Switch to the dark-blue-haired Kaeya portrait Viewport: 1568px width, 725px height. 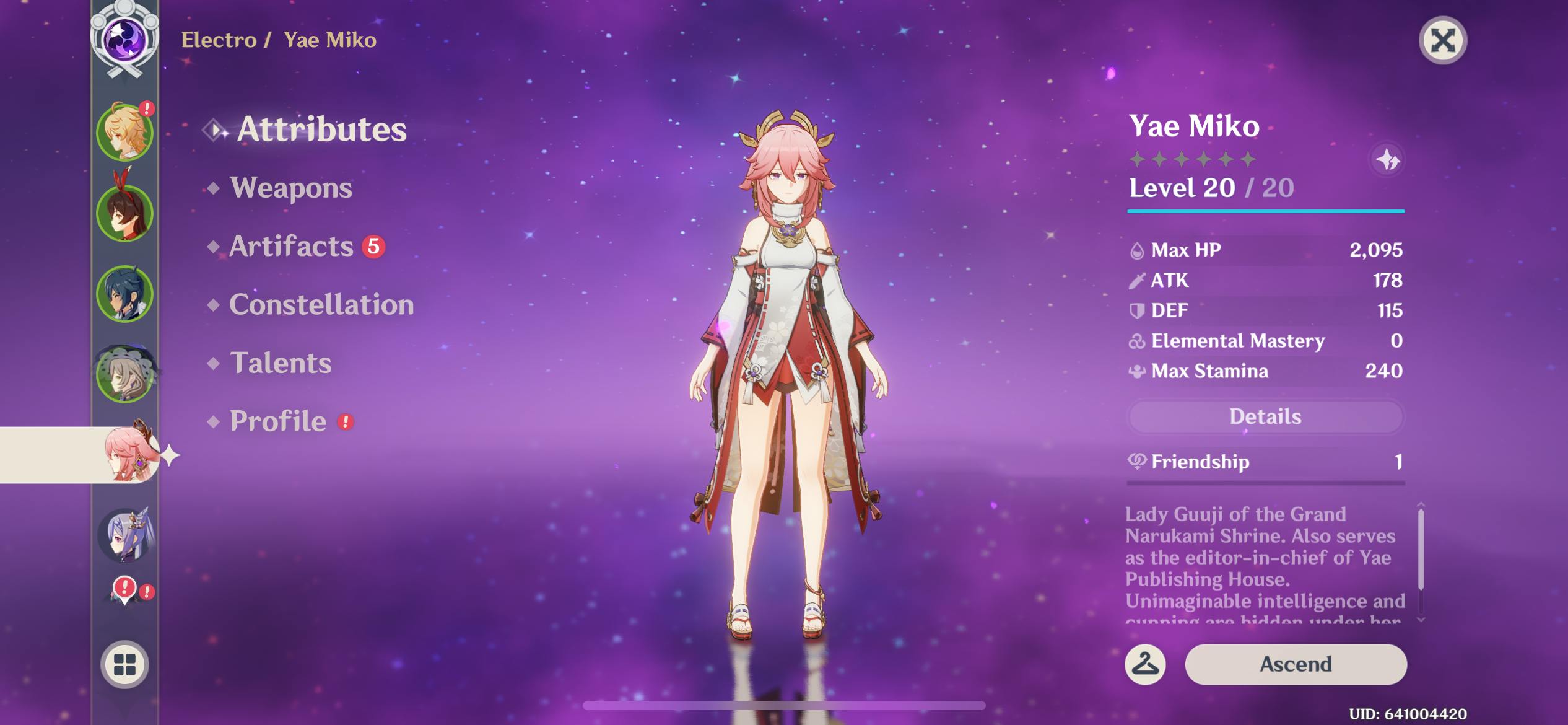[x=125, y=294]
